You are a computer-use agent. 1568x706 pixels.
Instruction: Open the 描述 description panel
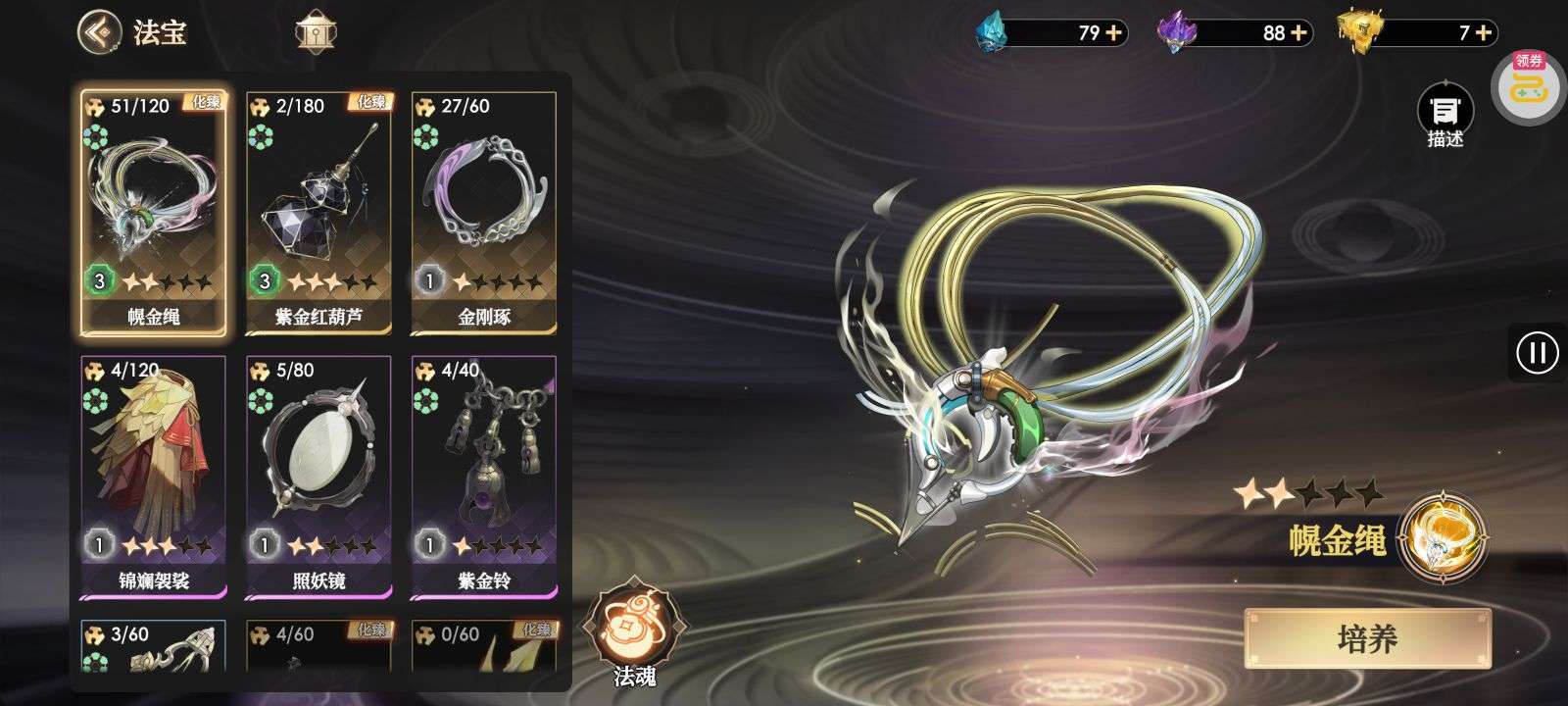1445,116
